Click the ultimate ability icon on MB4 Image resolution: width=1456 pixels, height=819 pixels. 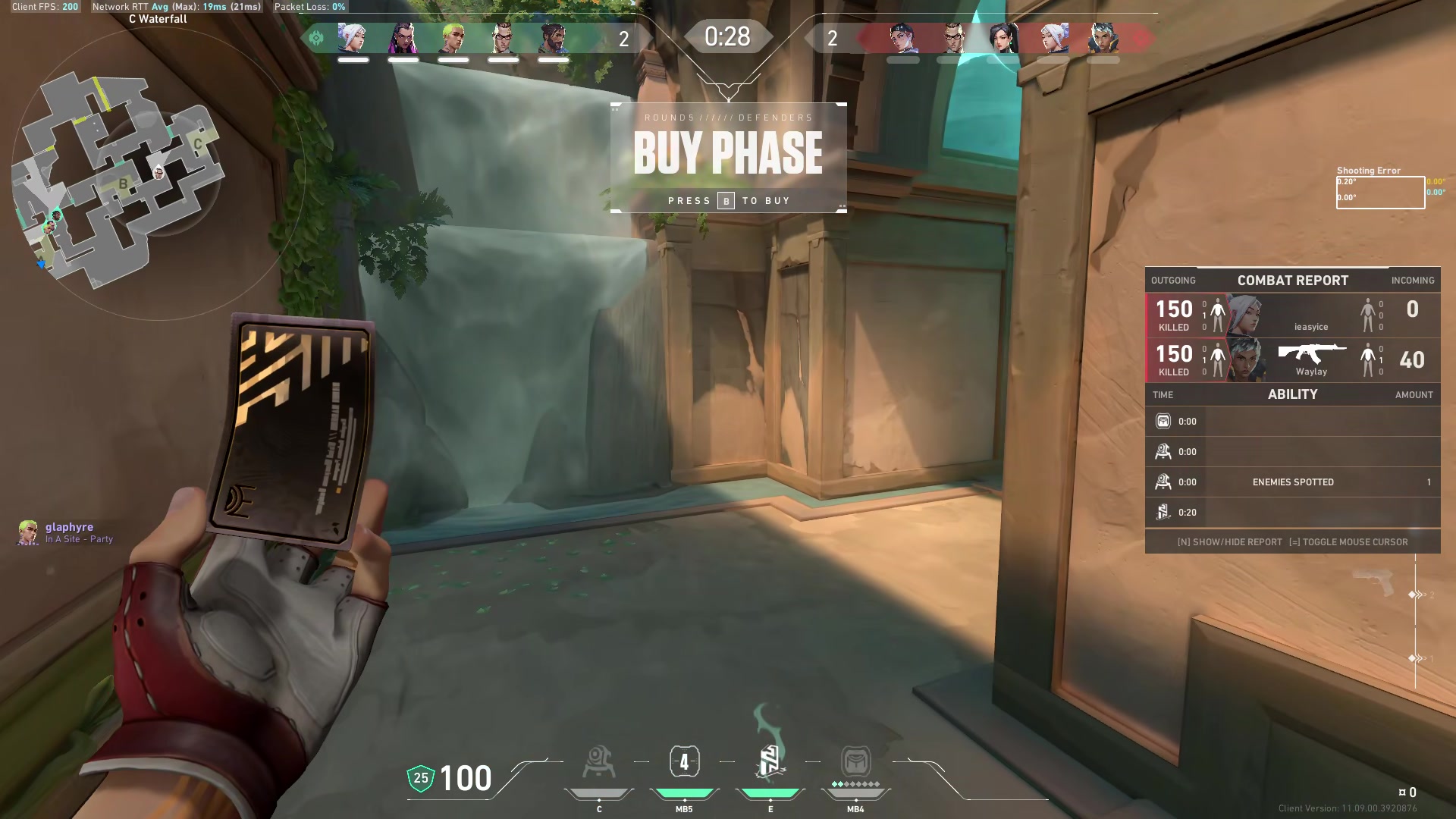[x=855, y=761]
